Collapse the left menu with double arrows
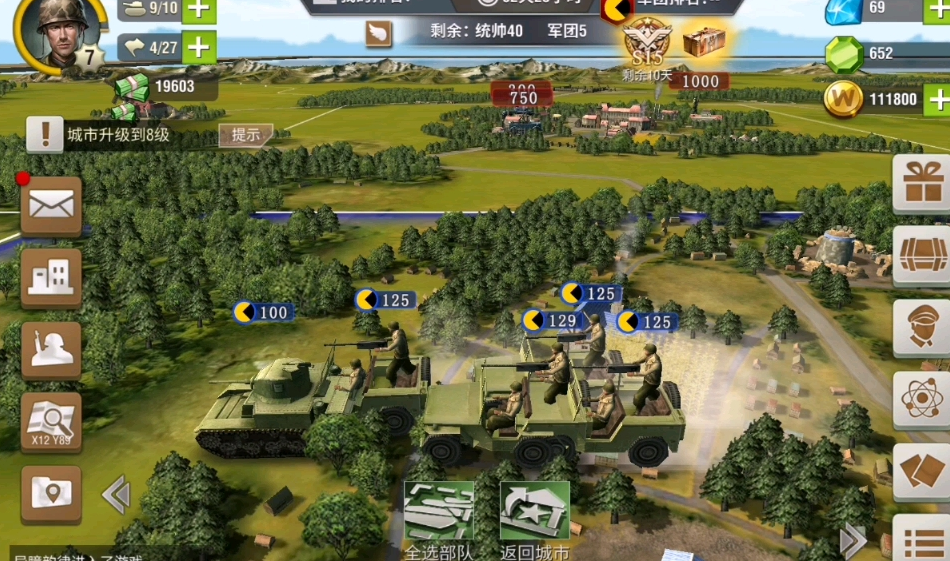 [x=116, y=494]
